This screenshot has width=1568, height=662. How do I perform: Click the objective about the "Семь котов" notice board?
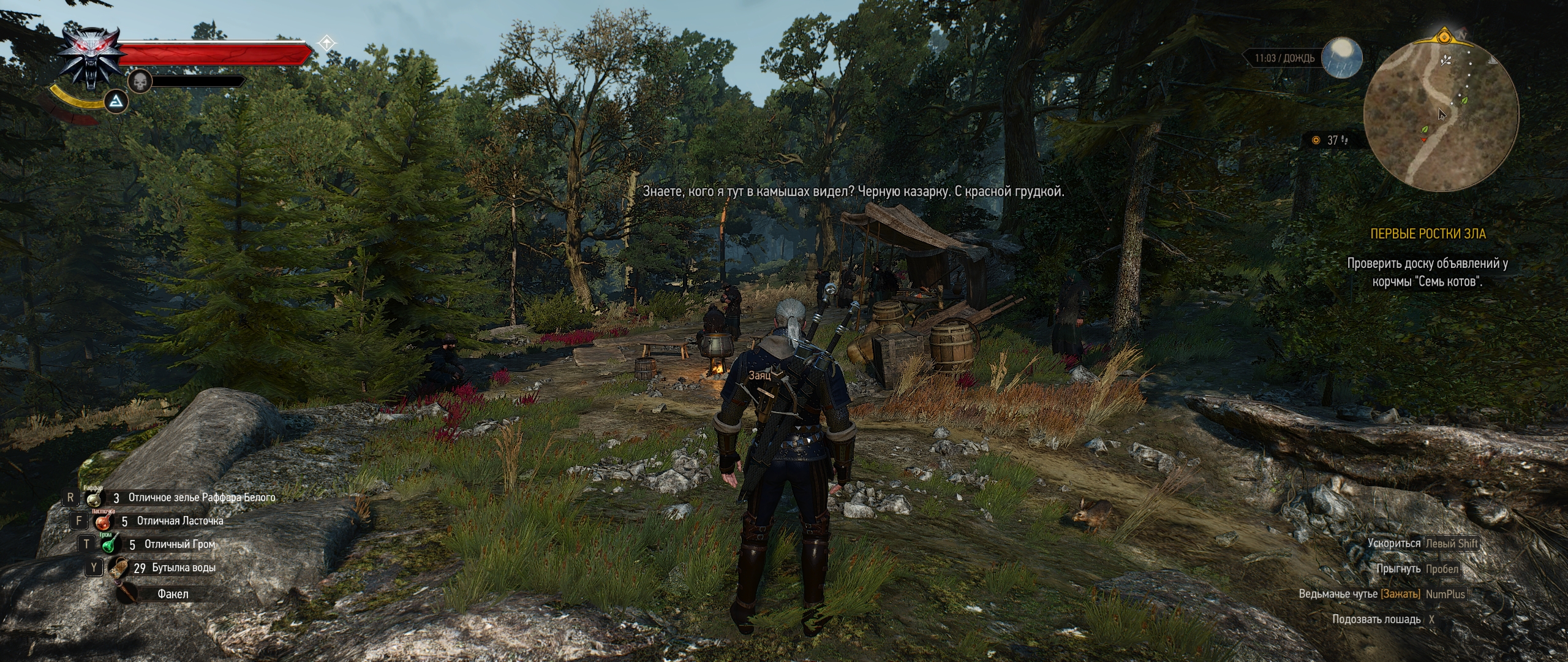click(x=1427, y=273)
